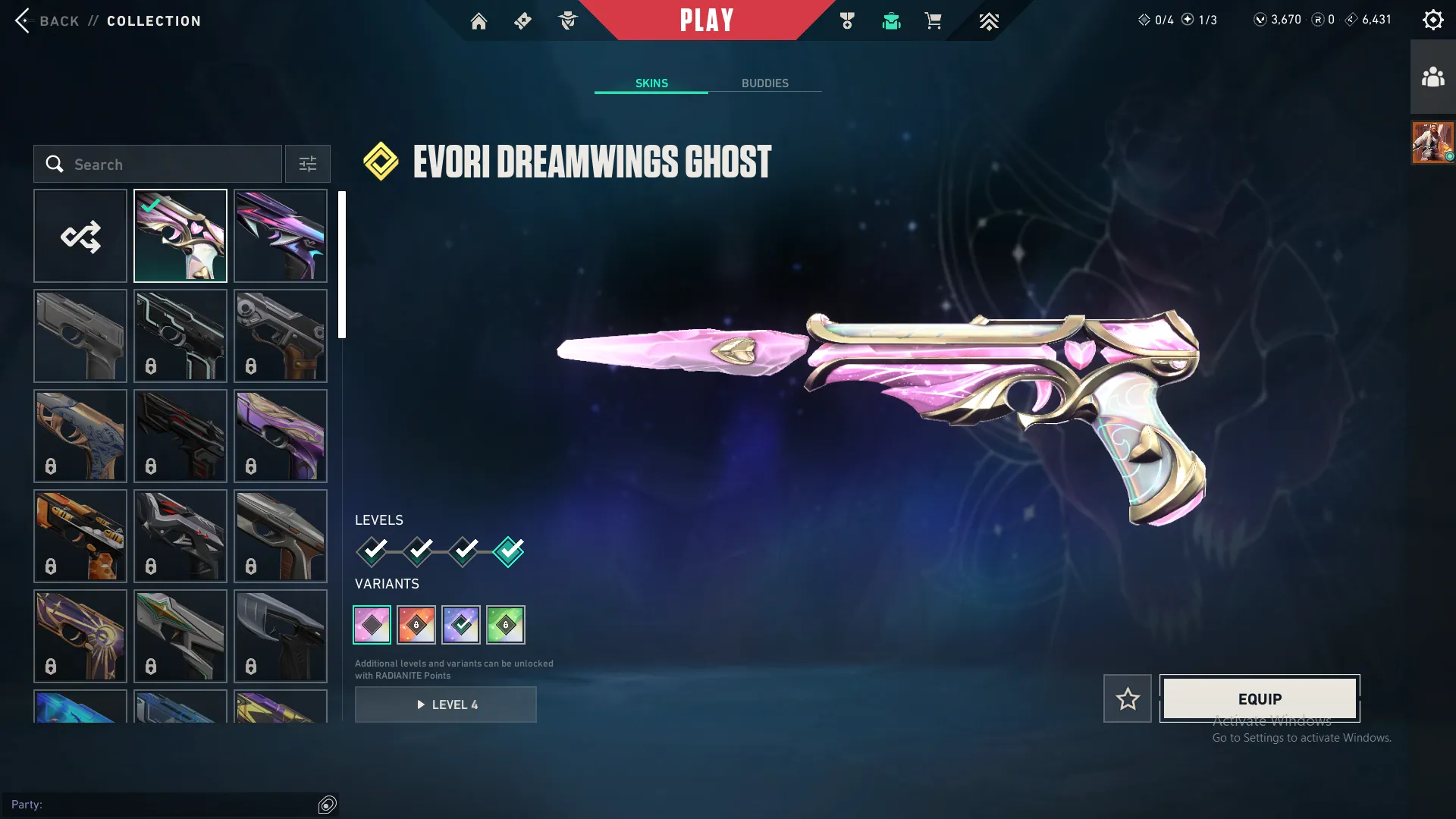Open the search filter icon

[307, 164]
